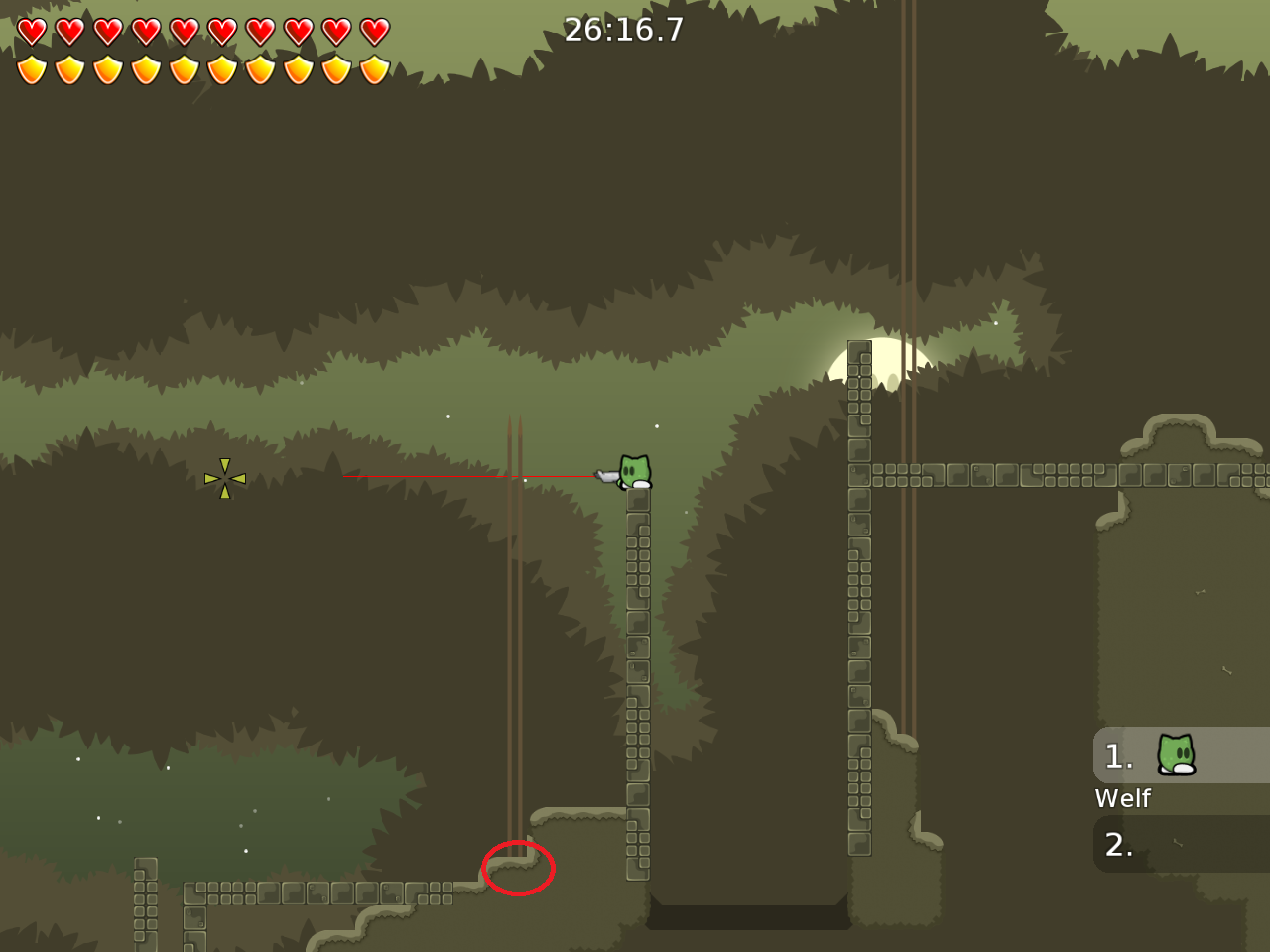1270x952 pixels.
Task: Select the first place scoreboard row
Action: [1181, 756]
